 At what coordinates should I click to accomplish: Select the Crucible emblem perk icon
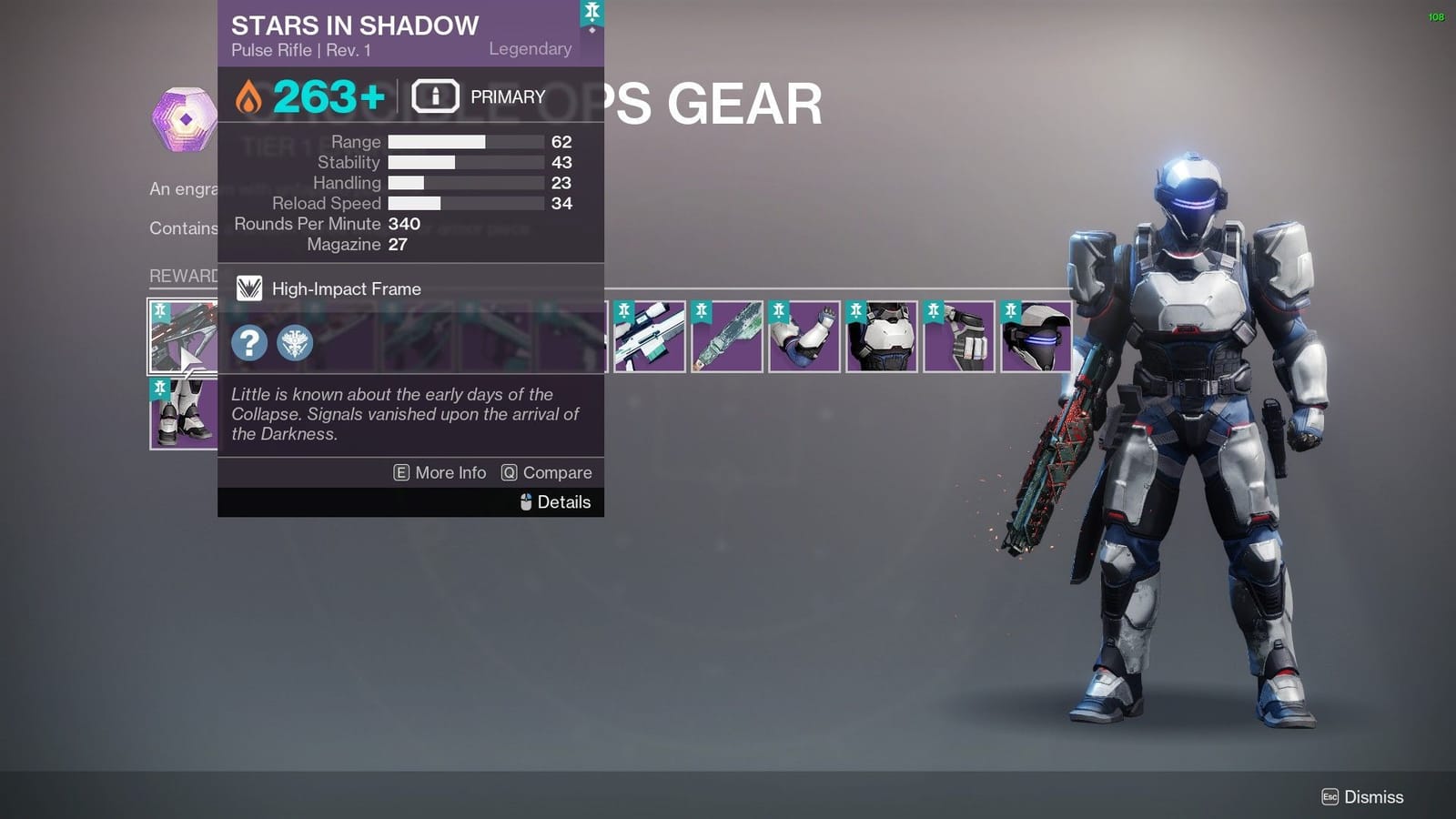point(295,344)
